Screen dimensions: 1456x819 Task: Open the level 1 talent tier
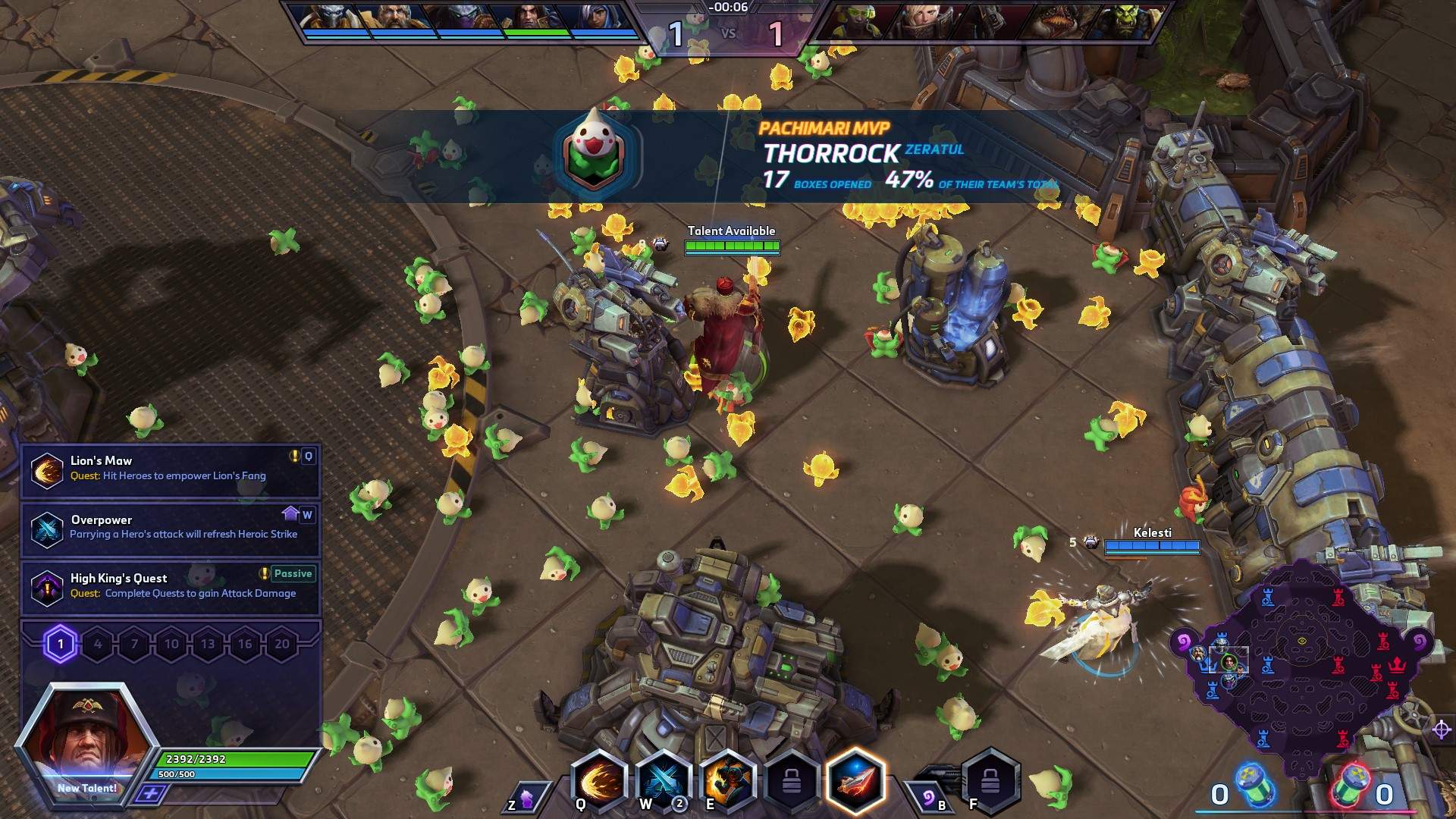tap(61, 645)
